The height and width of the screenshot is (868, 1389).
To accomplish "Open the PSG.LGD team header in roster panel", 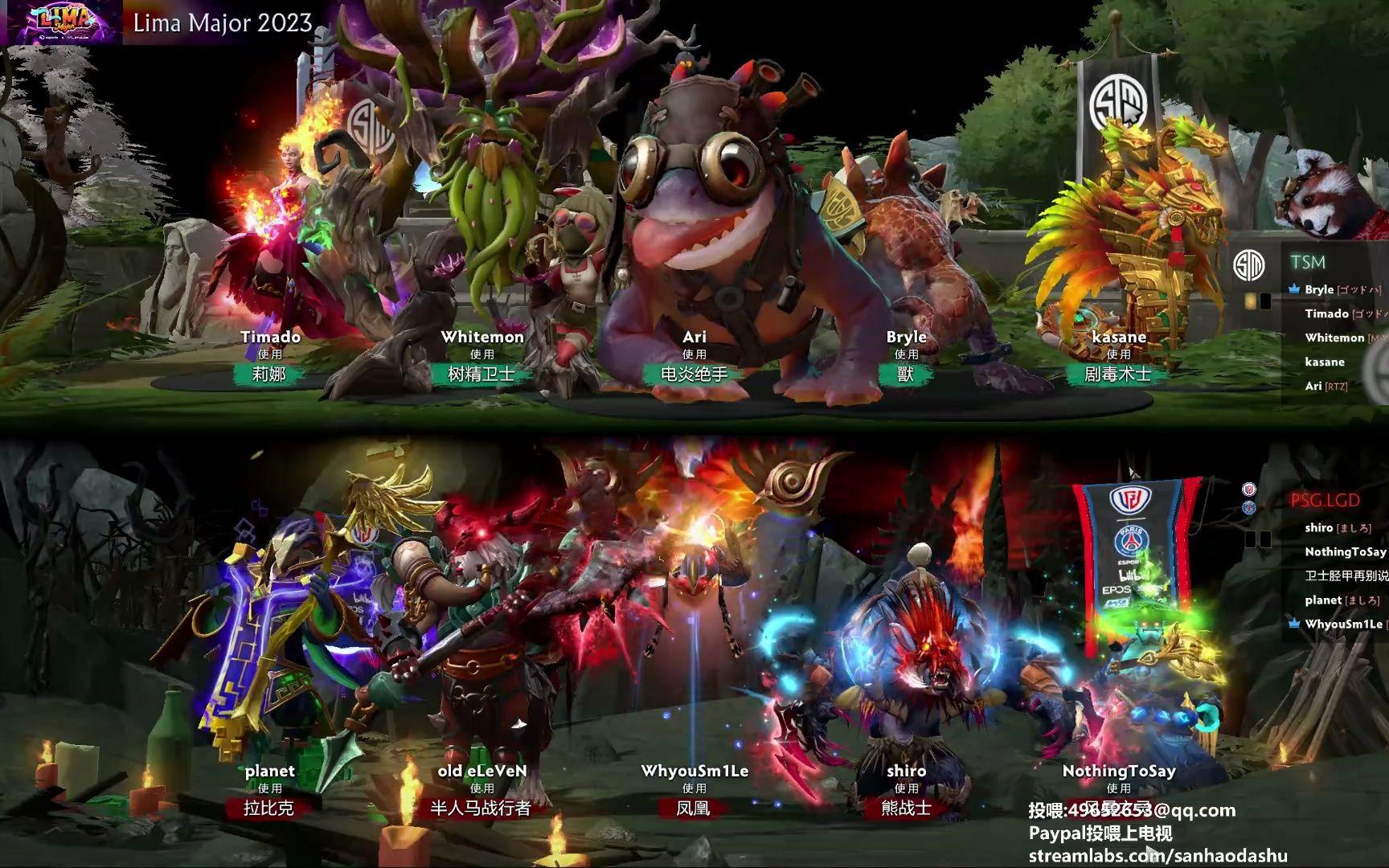I will pos(1325,500).
